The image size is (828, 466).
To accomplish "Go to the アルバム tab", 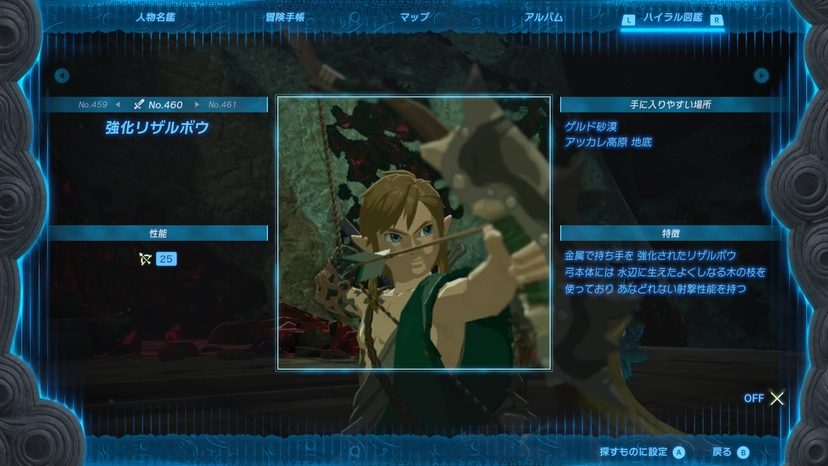I will click(x=543, y=17).
